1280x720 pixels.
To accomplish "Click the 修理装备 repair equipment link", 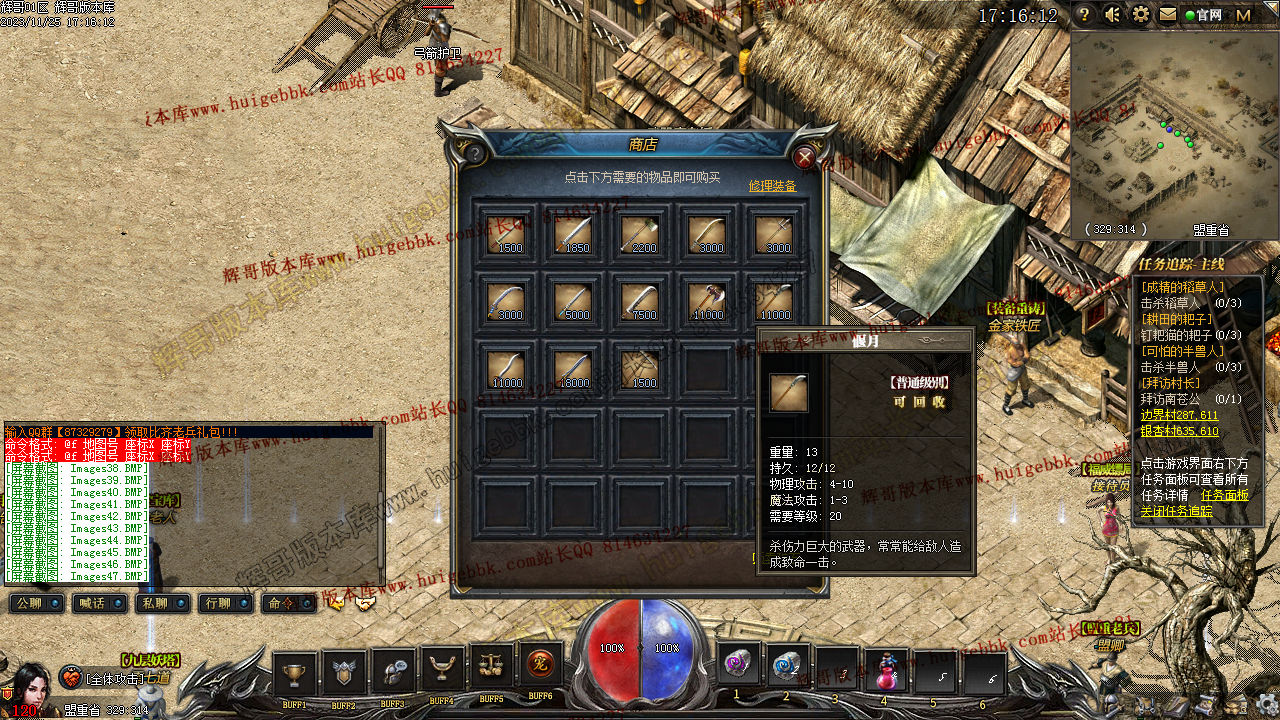I will [x=772, y=186].
